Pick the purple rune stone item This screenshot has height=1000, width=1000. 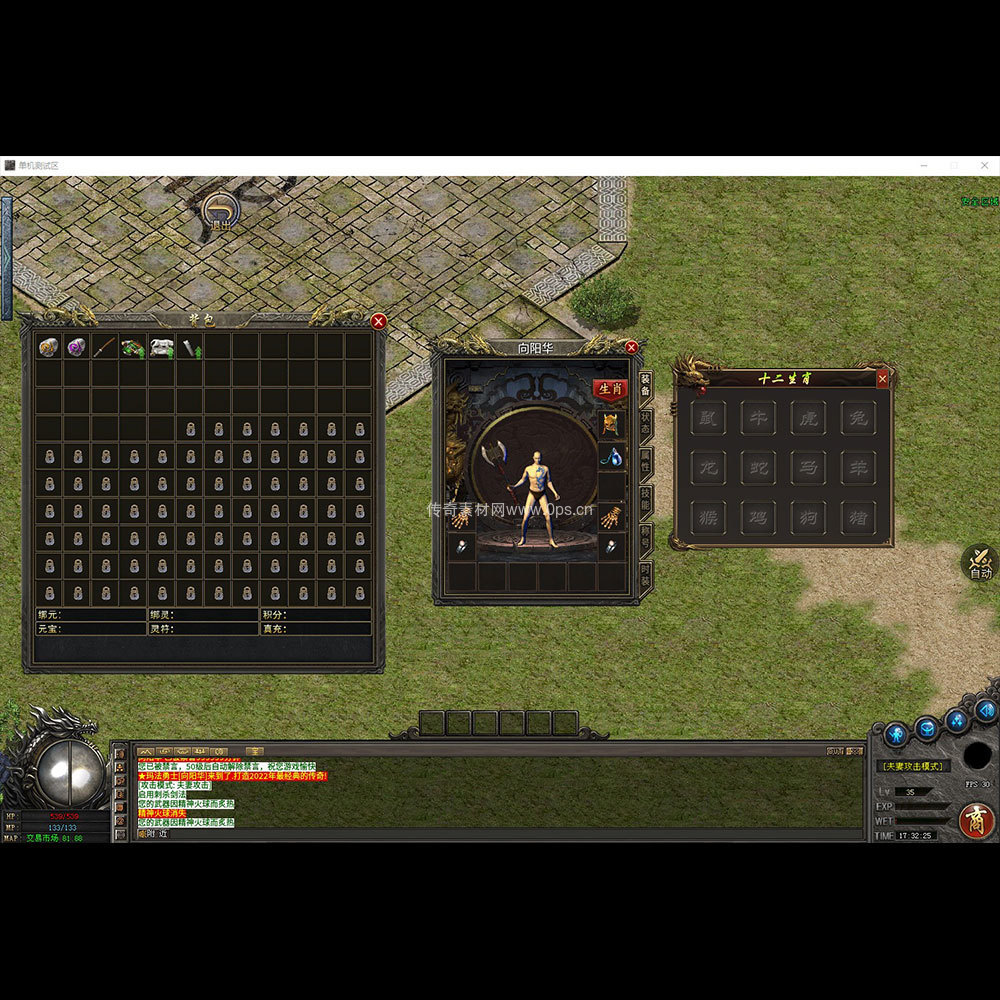[x=76, y=347]
